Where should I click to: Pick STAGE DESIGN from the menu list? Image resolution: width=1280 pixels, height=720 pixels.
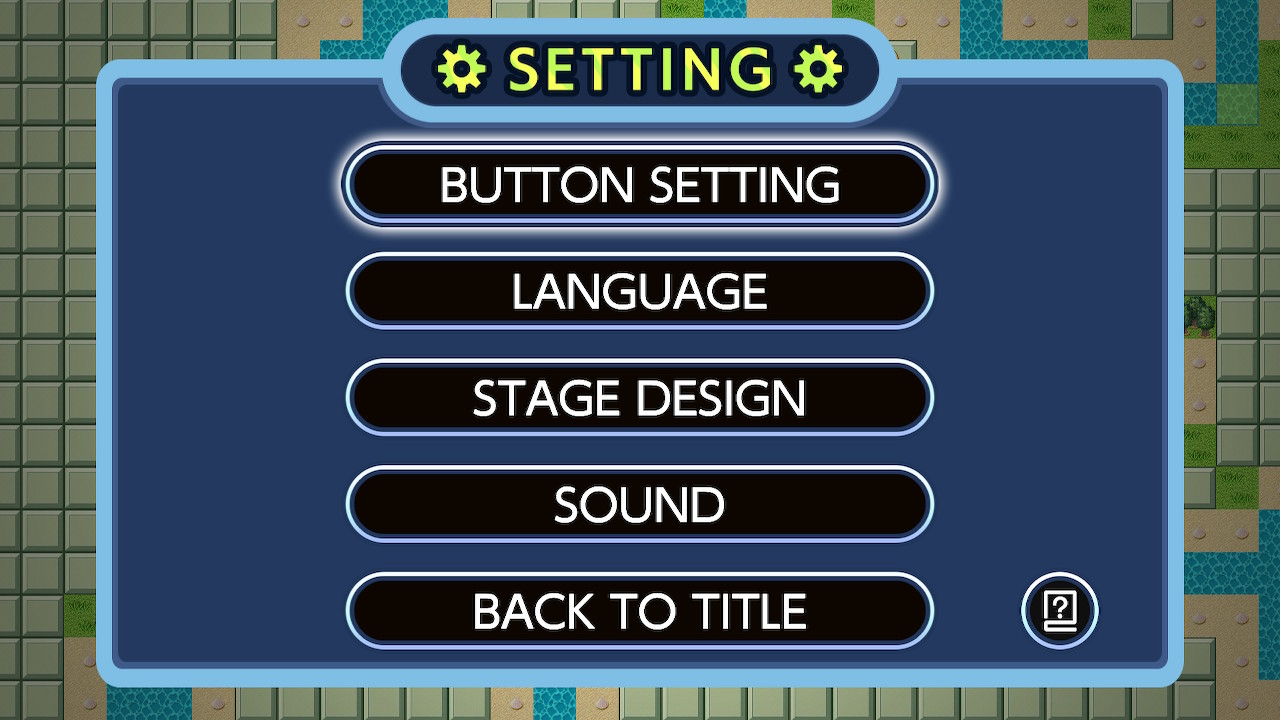click(640, 397)
